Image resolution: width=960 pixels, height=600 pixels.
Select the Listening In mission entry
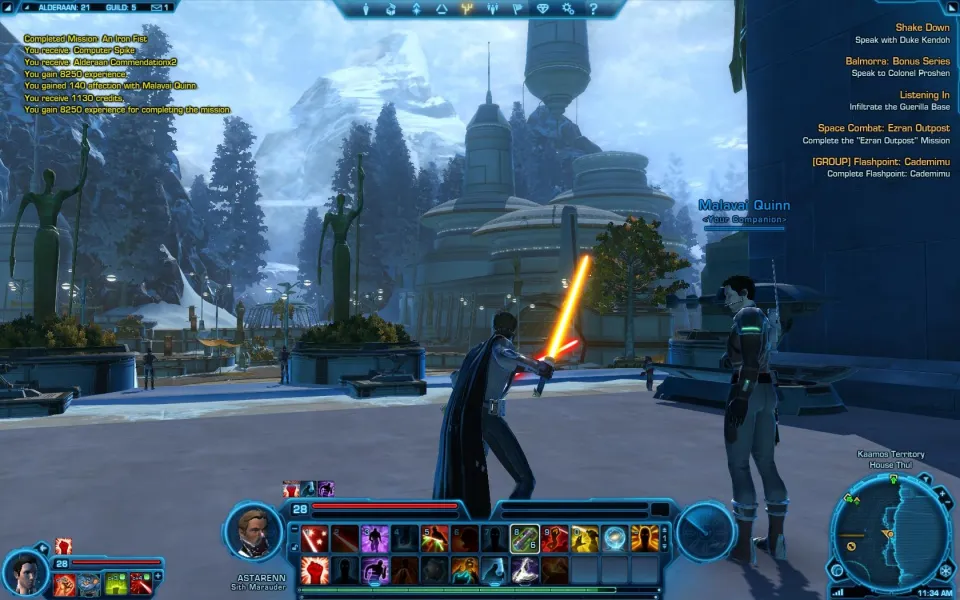coord(924,95)
